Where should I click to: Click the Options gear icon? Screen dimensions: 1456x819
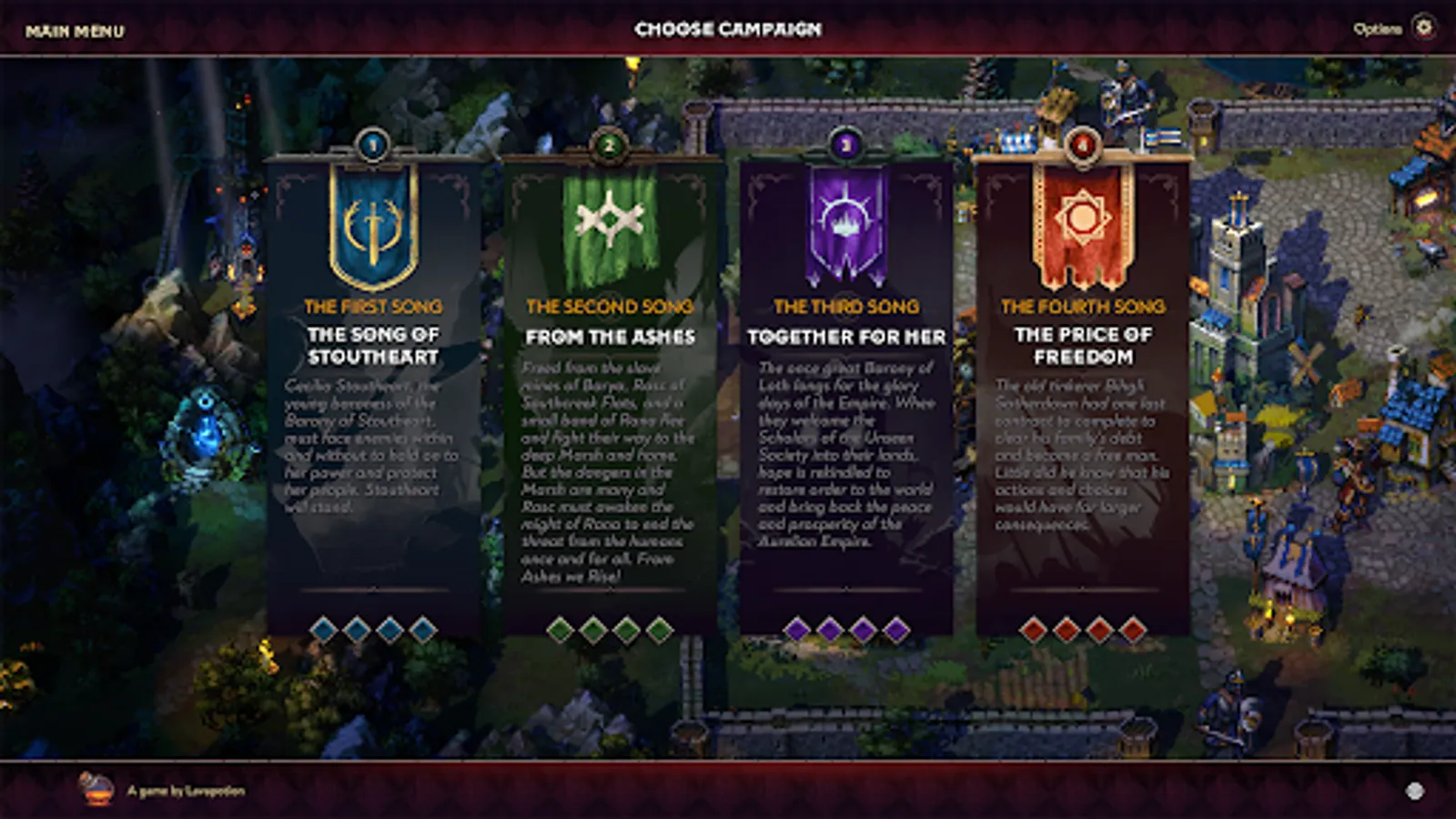[x=1425, y=27]
